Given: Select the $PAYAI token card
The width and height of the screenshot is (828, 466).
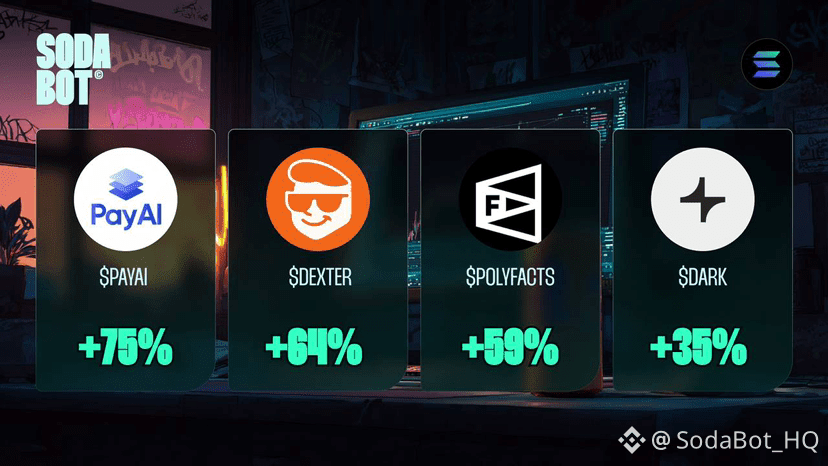Looking at the screenshot, I should click(126, 260).
